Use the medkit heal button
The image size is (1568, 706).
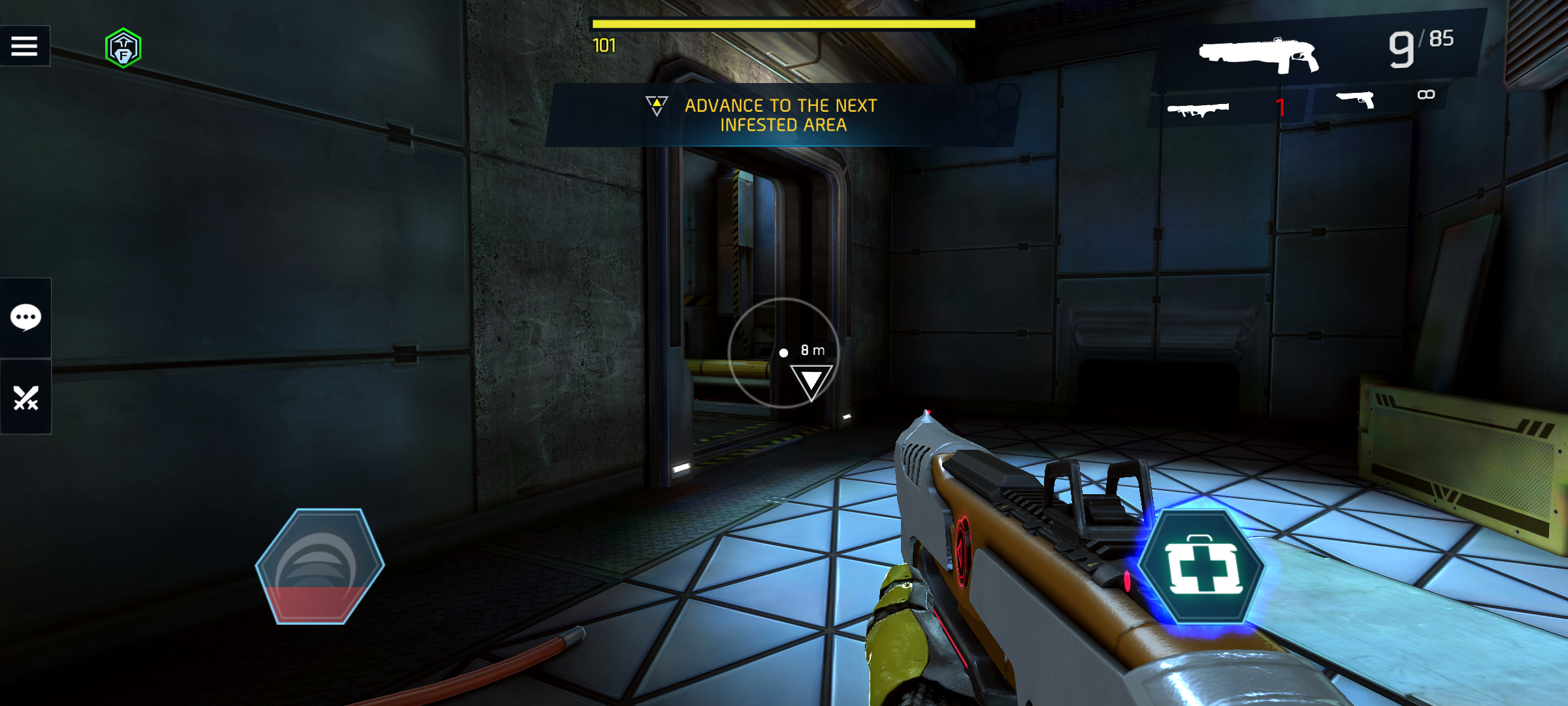1203,567
